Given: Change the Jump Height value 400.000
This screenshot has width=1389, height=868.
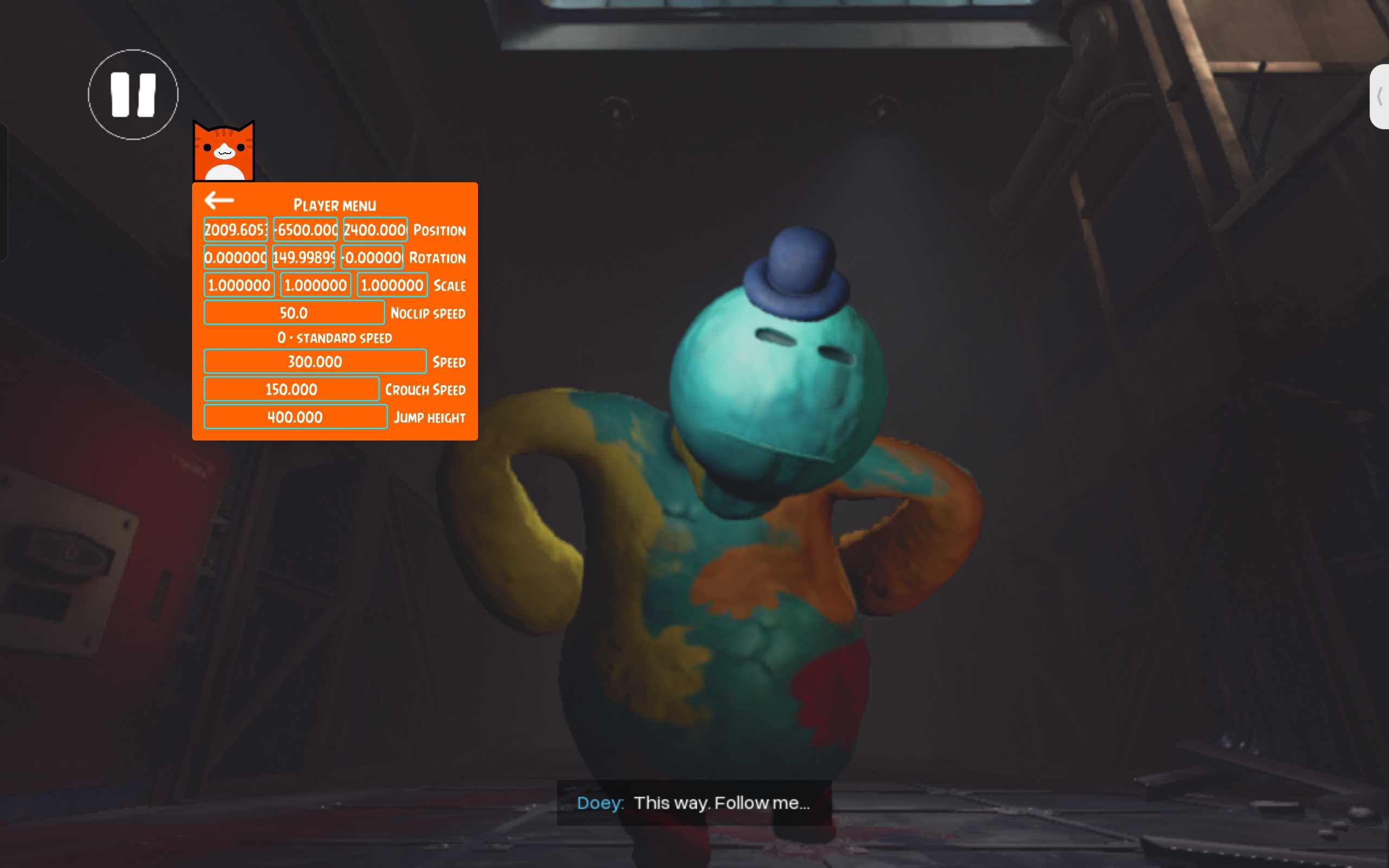Looking at the screenshot, I should click(x=295, y=417).
